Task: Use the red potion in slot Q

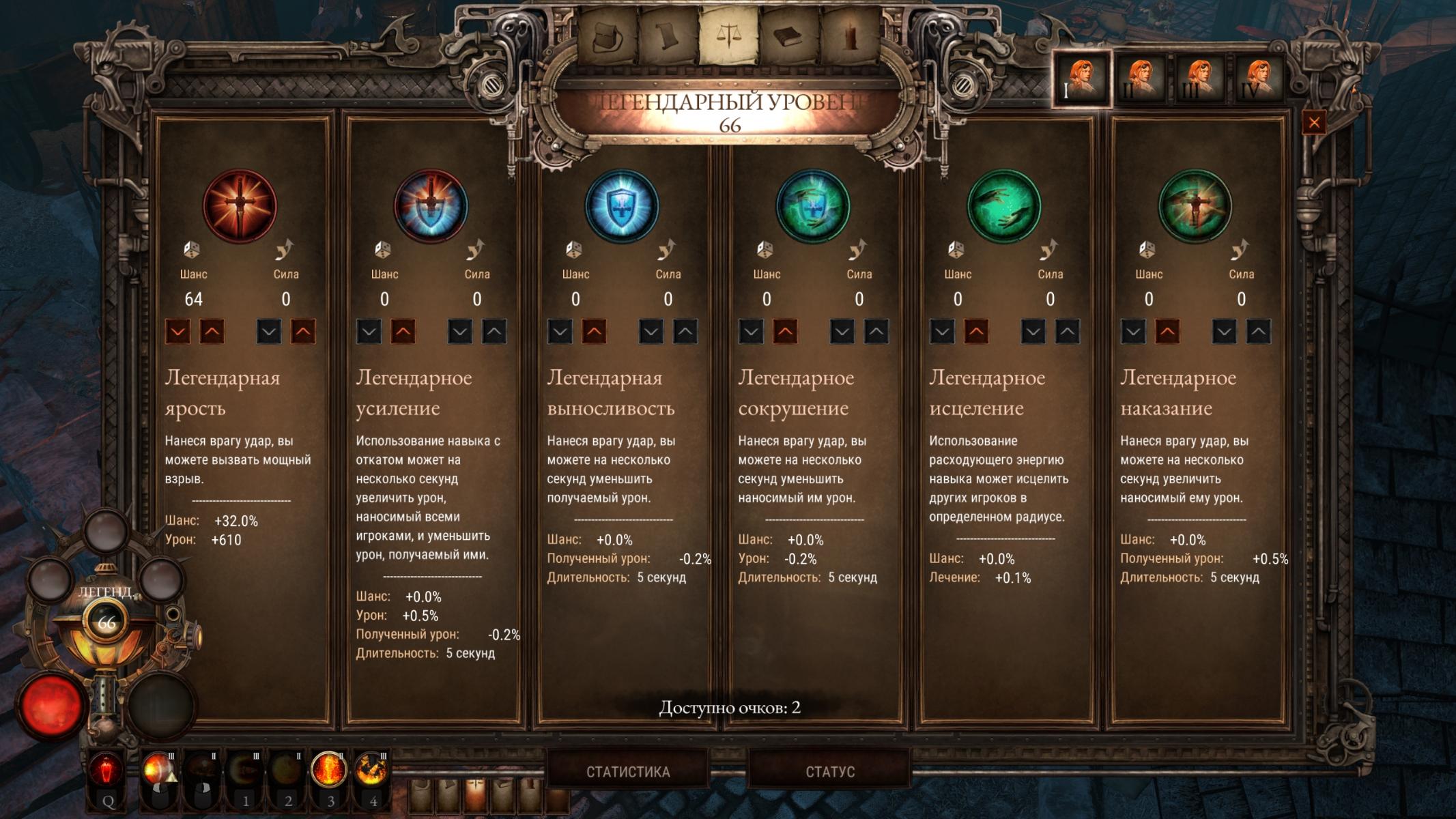Action: (107, 773)
